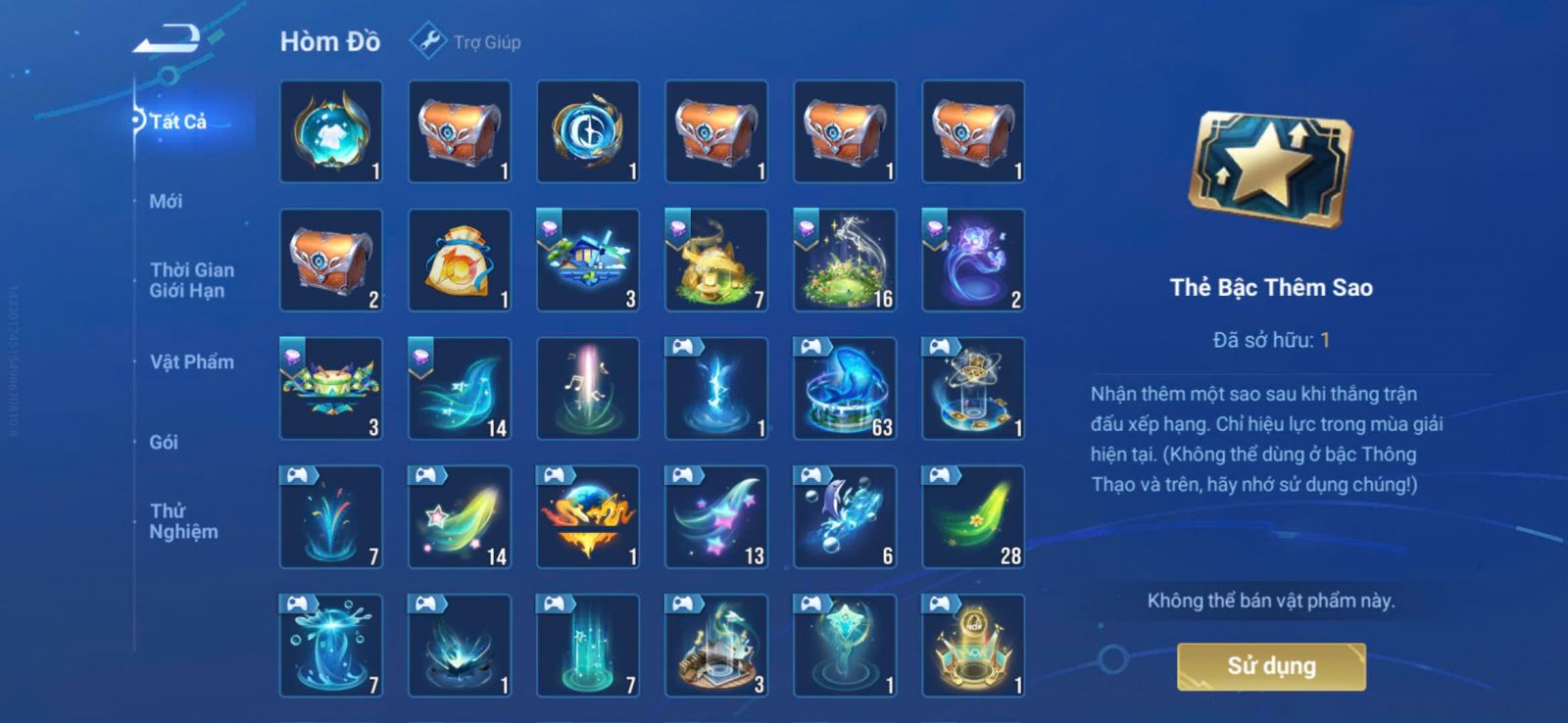This screenshot has height=723, width=1568.
Task: Go back using the top-left arrow
Action: 168,41
